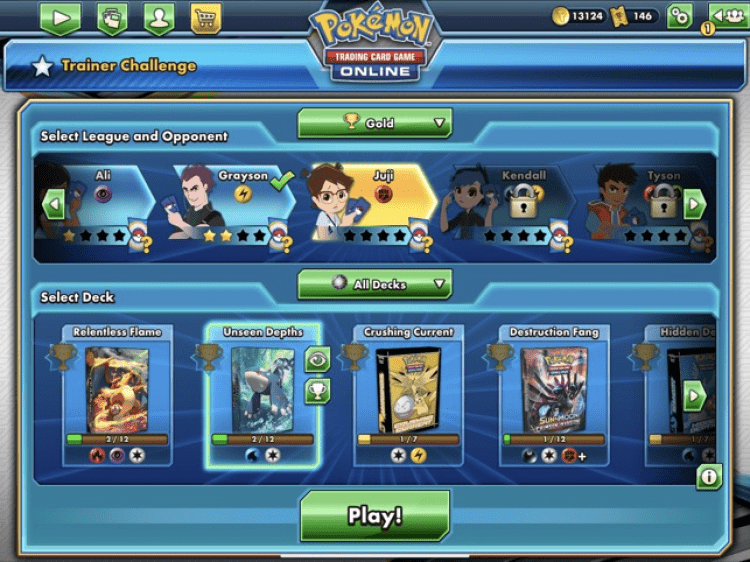Open the profile avatar icon
Viewport: 750px width, 562px height.
pyautogui.click(x=158, y=17)
